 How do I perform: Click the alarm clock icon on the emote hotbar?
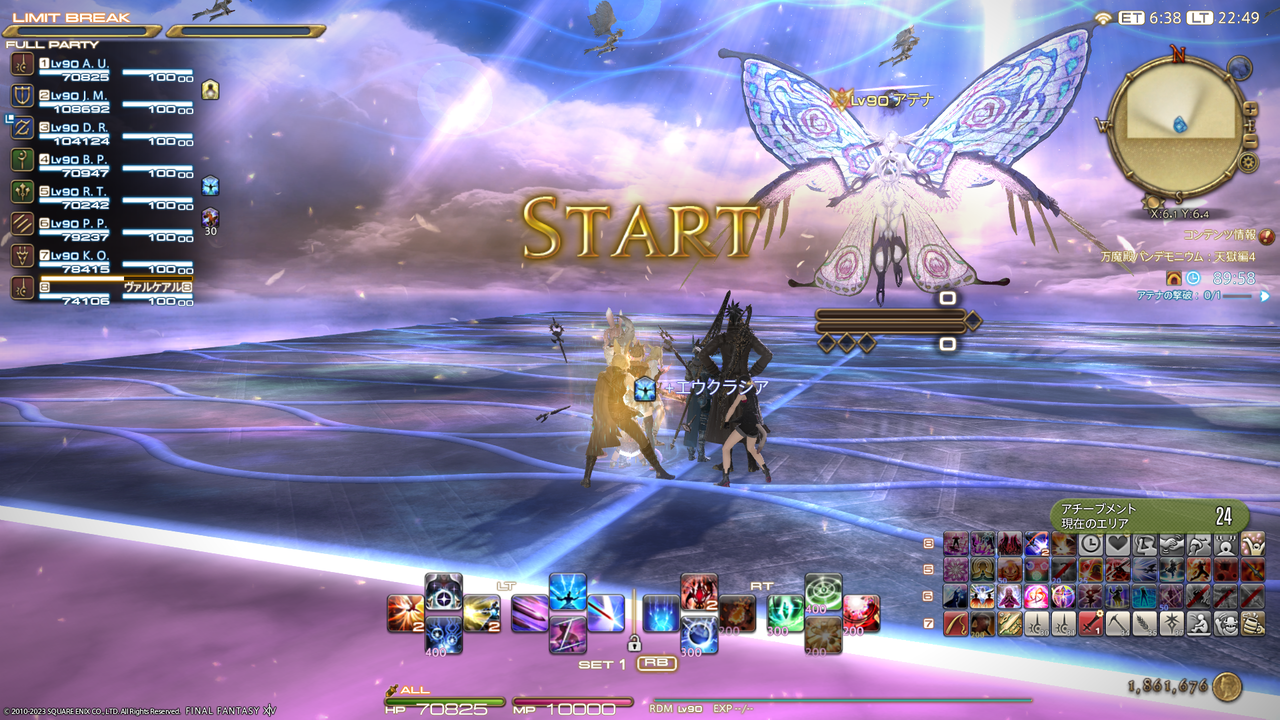pyautogui.click(x=1090, y=542)
